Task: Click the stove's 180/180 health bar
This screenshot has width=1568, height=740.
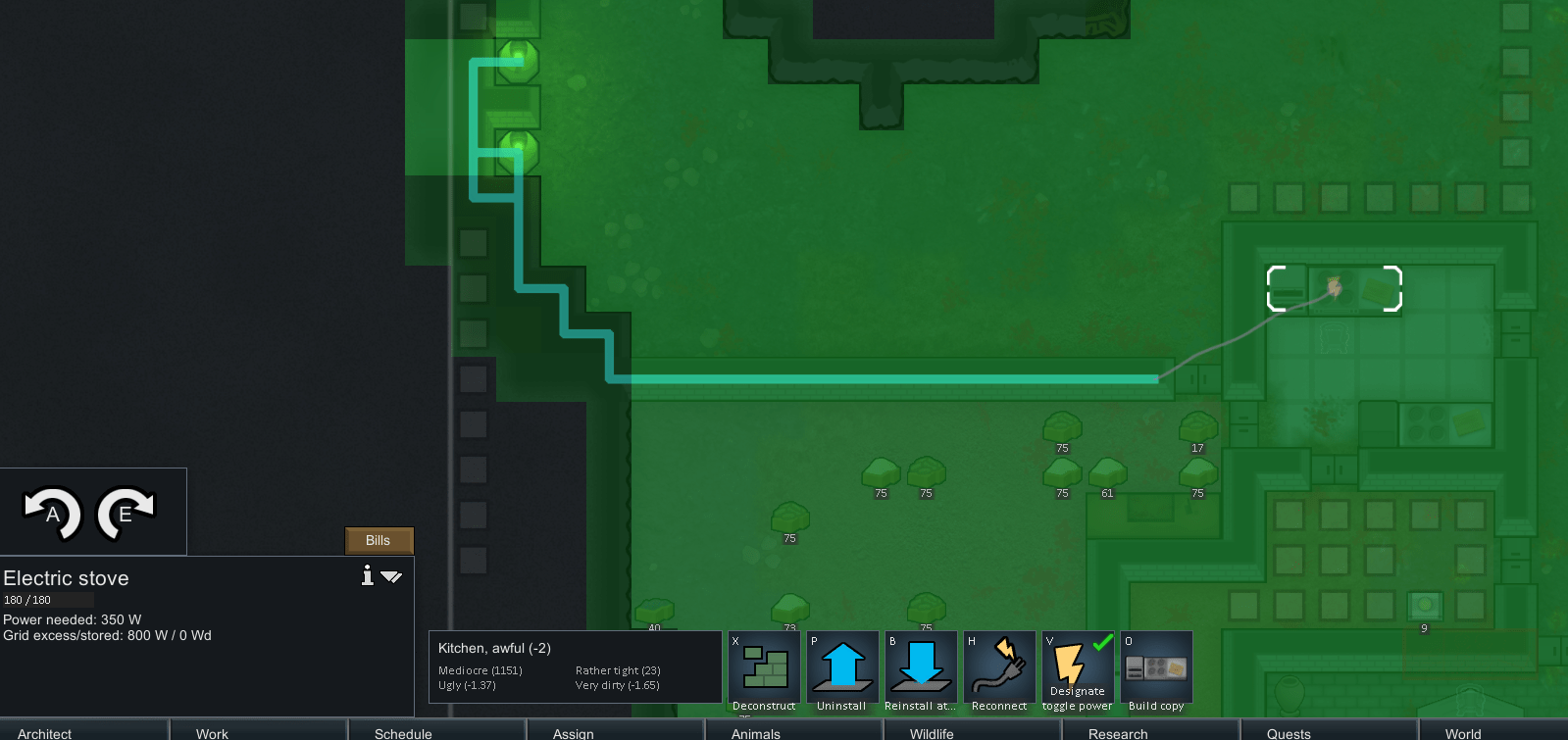Action: pos(48,599)
